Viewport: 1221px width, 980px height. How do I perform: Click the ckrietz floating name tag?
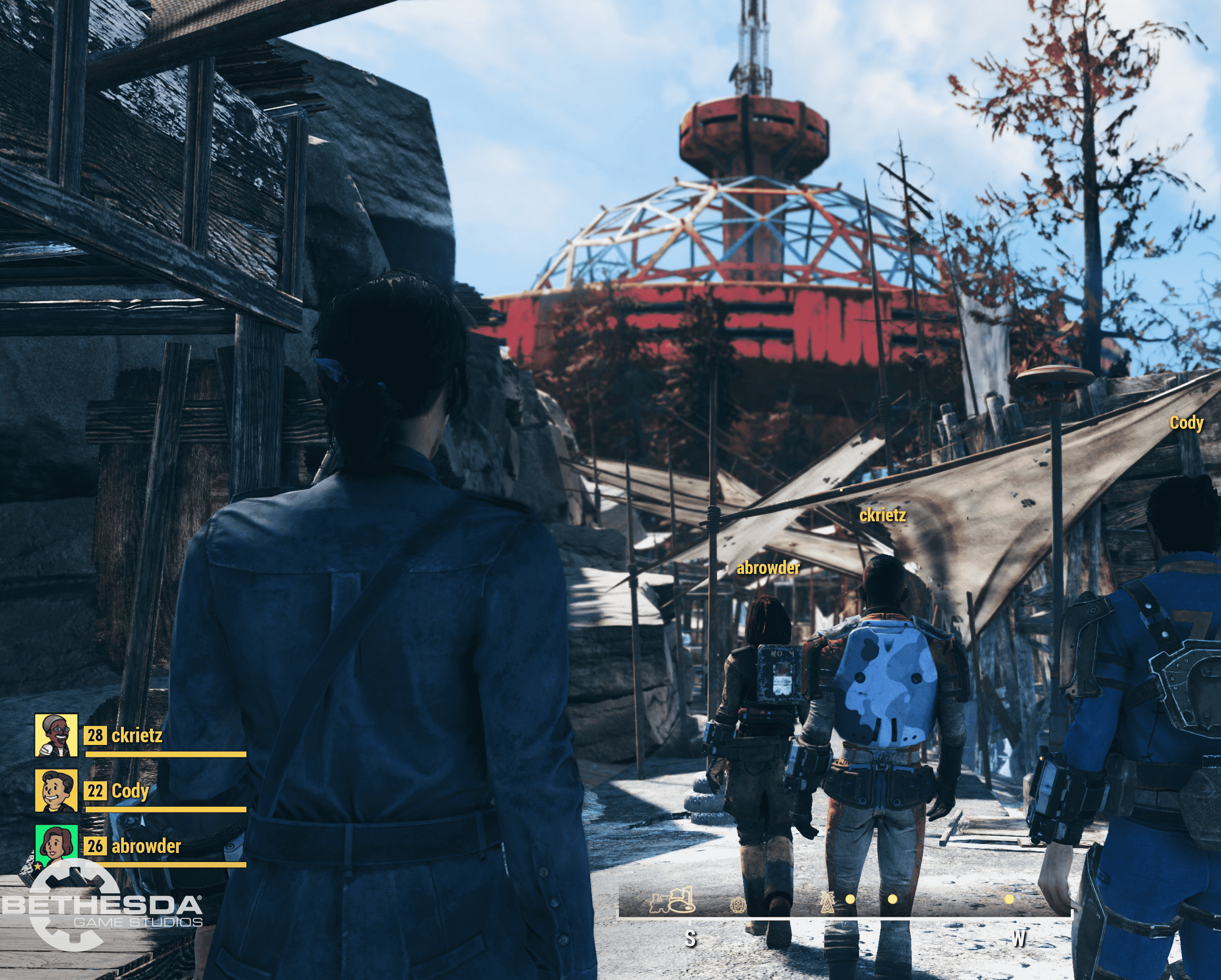[883, 515]
